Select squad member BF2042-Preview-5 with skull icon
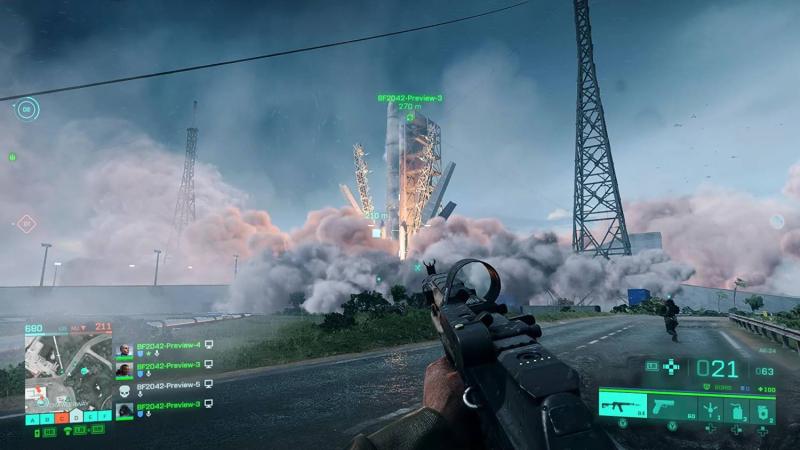Image resolution: width=800 pixels, height=450 pixels. pyautogui.click(x=168, y=385)
